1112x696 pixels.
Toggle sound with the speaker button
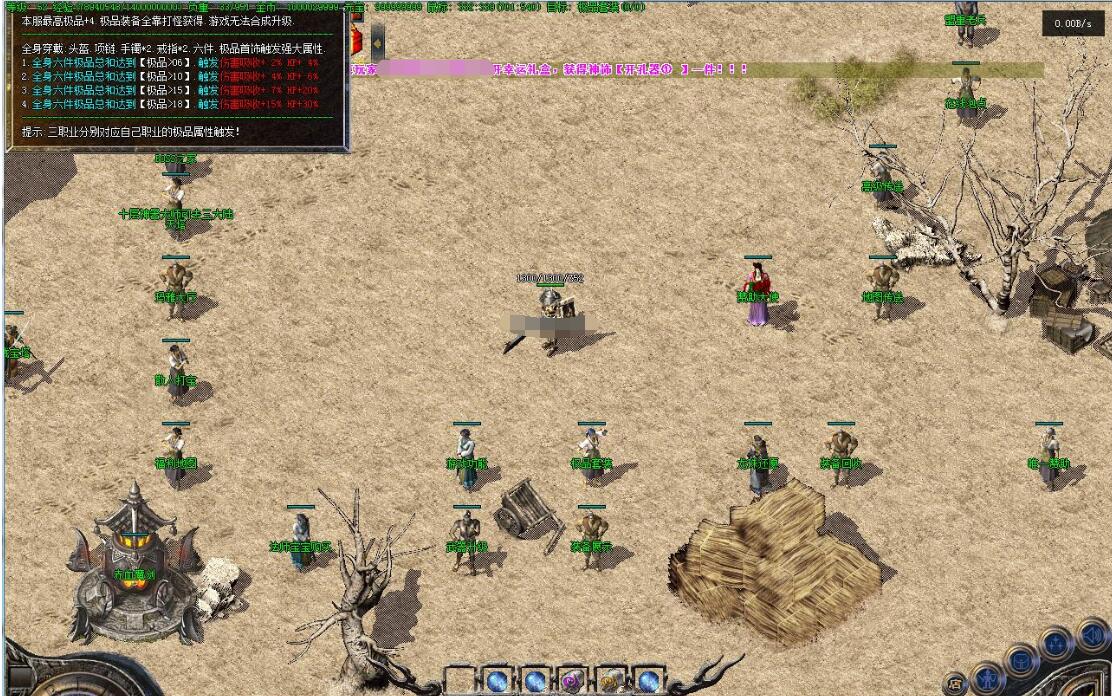1093,634
